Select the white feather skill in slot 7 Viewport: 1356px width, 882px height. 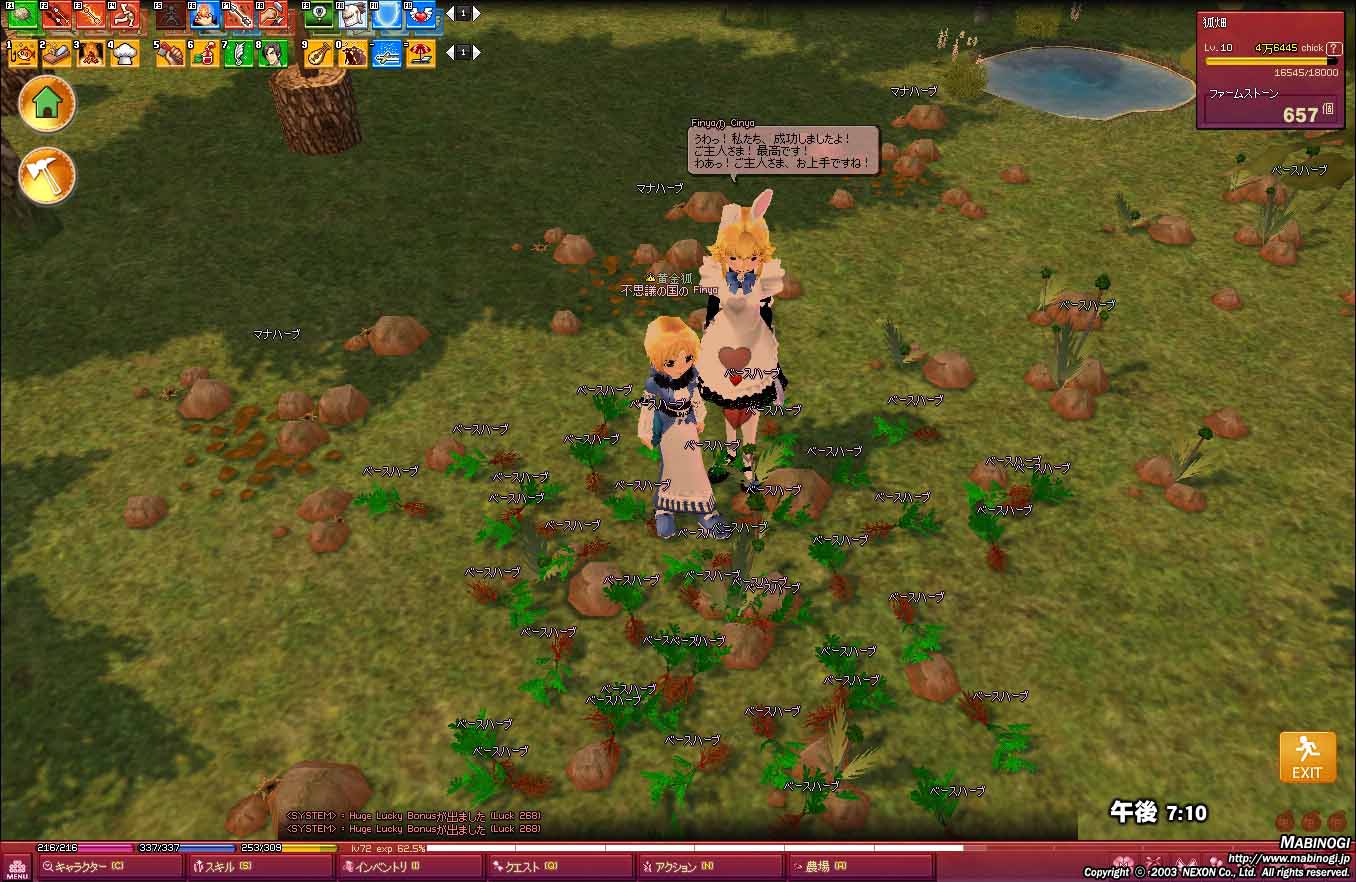239,53
